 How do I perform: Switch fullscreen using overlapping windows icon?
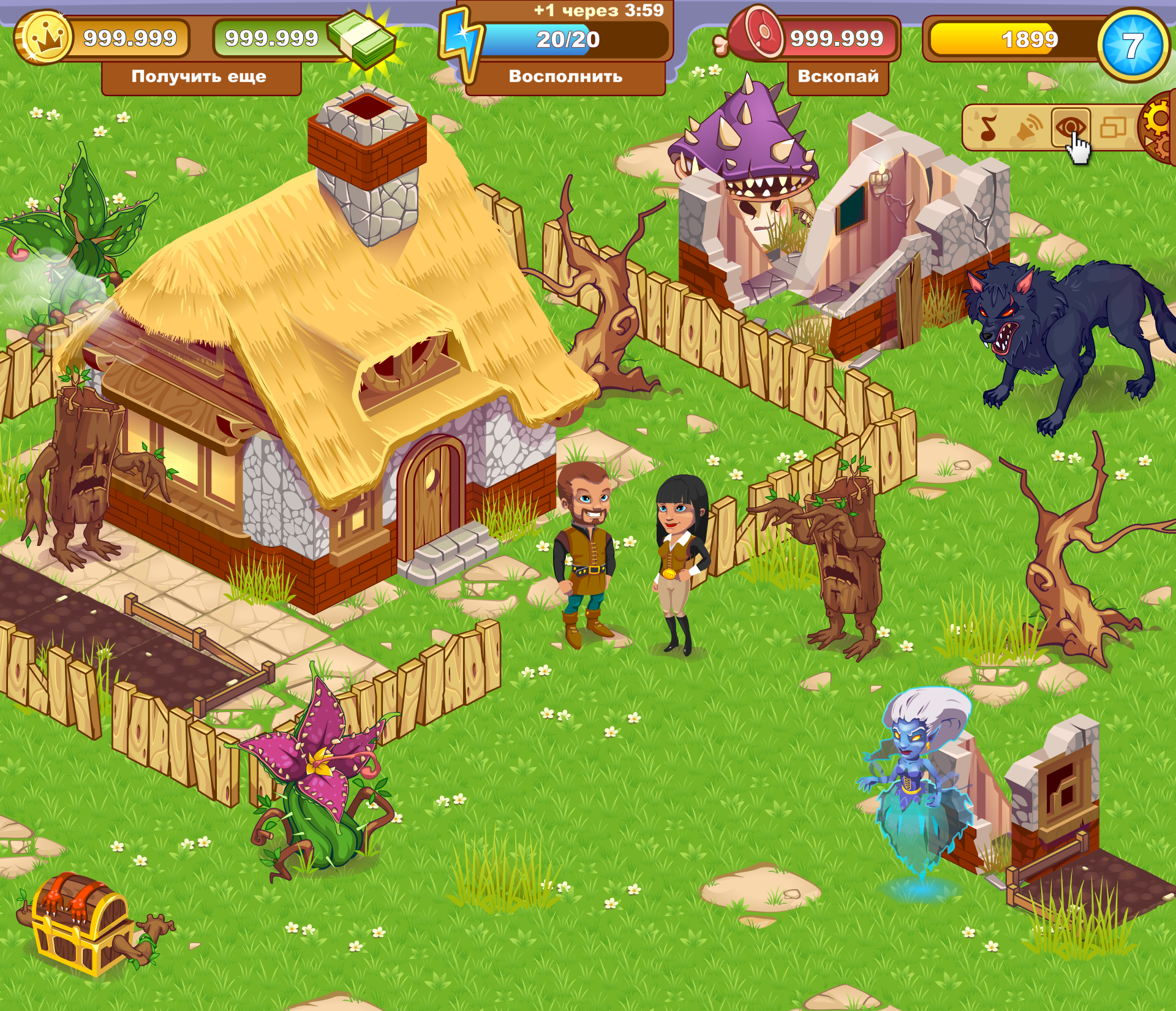(1112, 127)
